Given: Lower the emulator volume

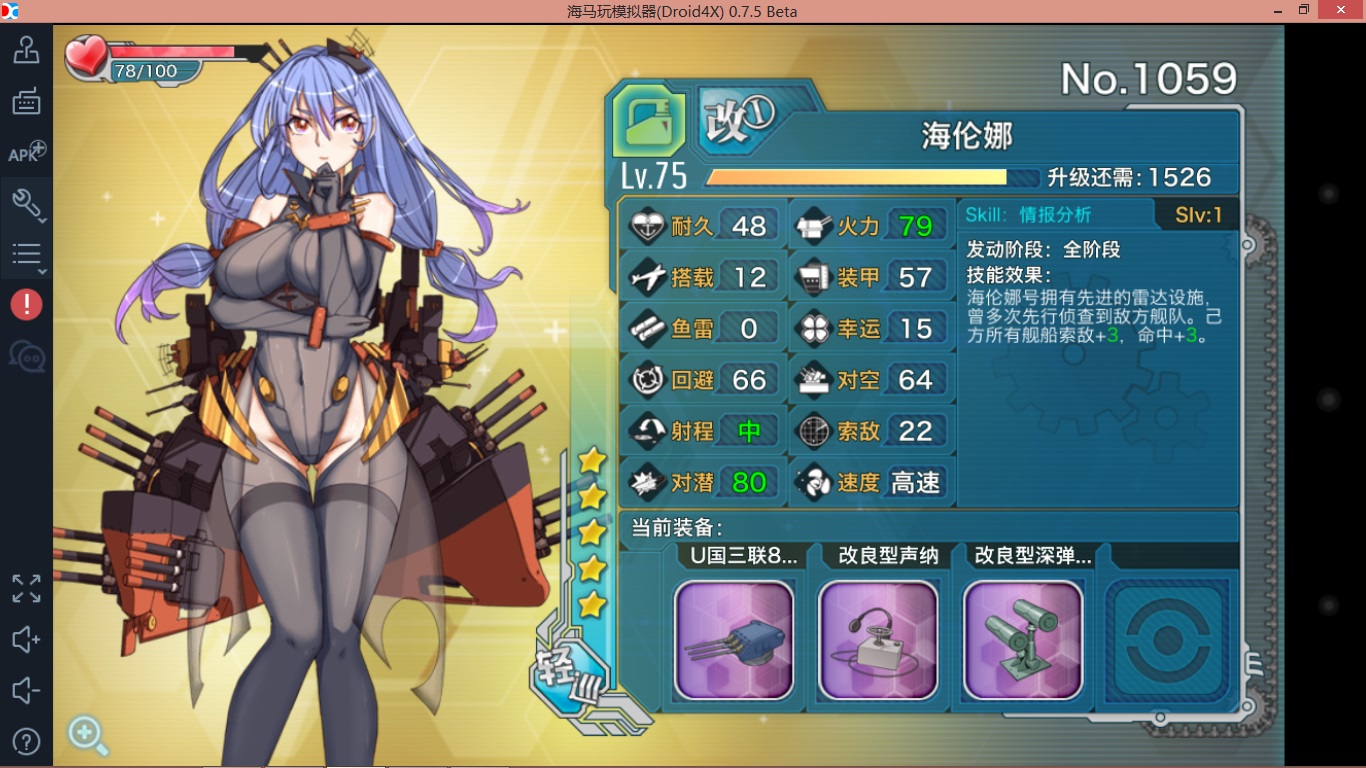Looking at the screenshot, I should [26, 691].
